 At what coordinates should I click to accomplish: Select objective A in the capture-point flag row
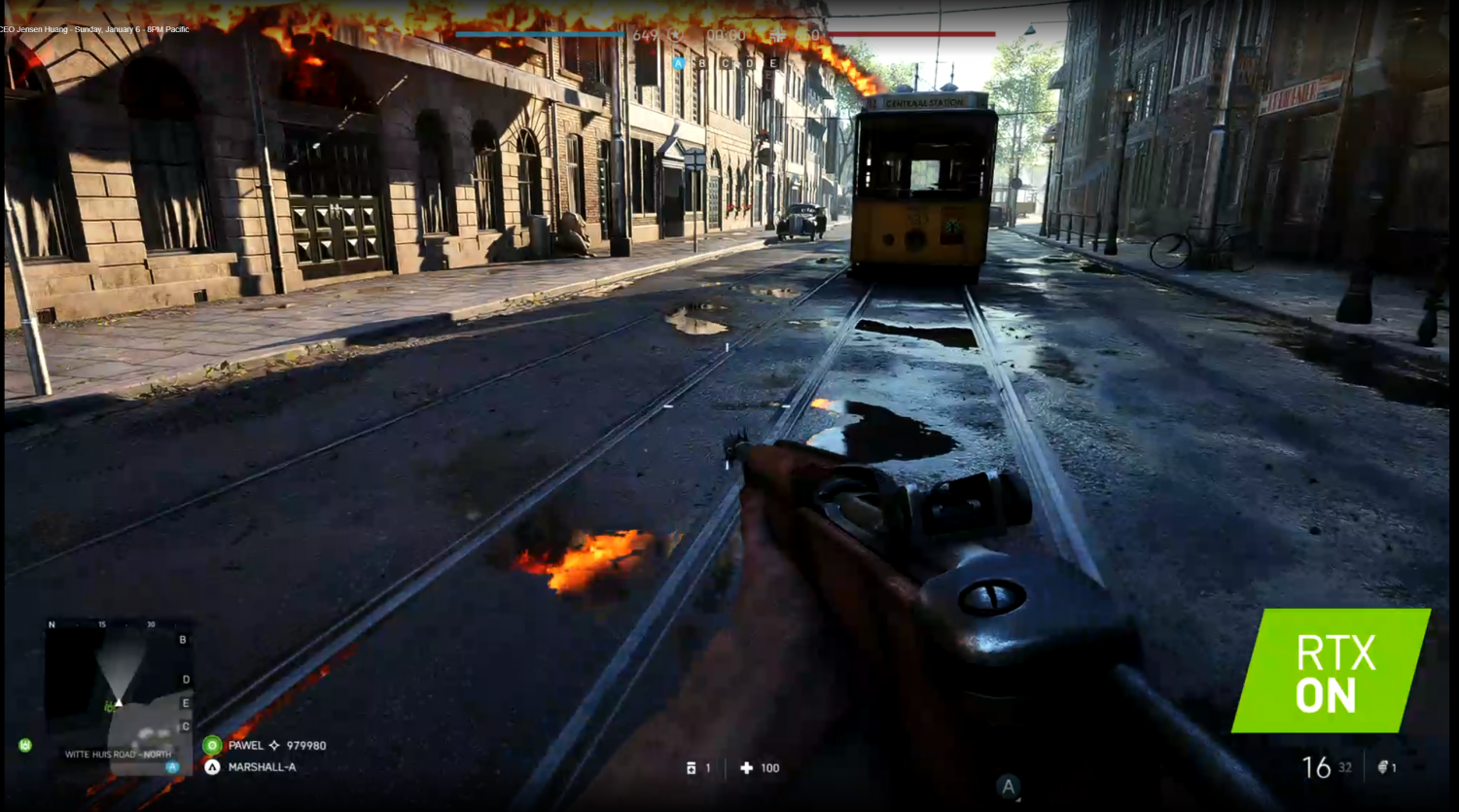click(x=679, y=63)
